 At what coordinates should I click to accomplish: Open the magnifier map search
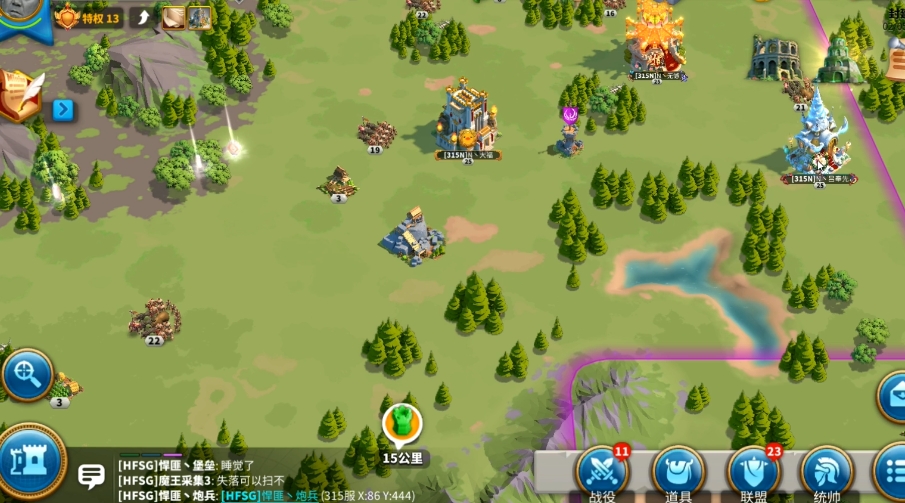pyautogui.click(x=26, y=375)
